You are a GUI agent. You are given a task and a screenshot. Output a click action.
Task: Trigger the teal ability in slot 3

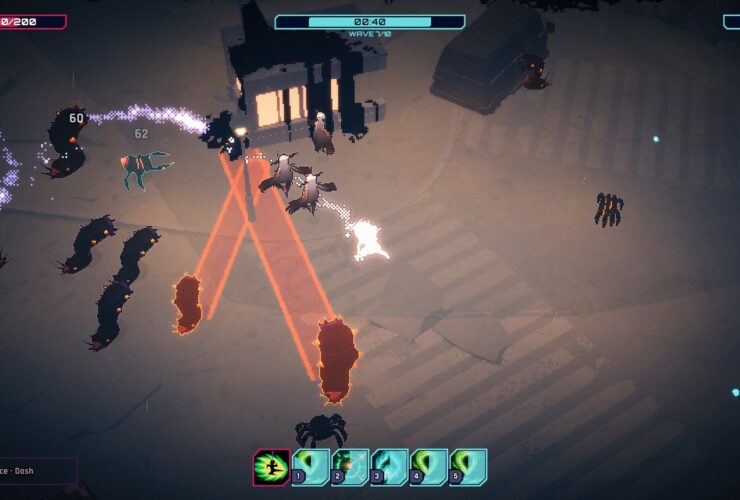390,467
